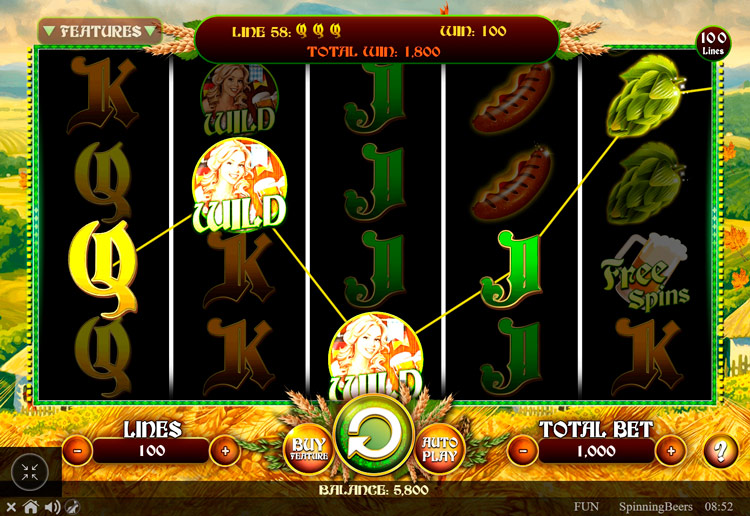Open the help question mark button
Viewport: 750px width, 516px height.
(x=720, y=451)
